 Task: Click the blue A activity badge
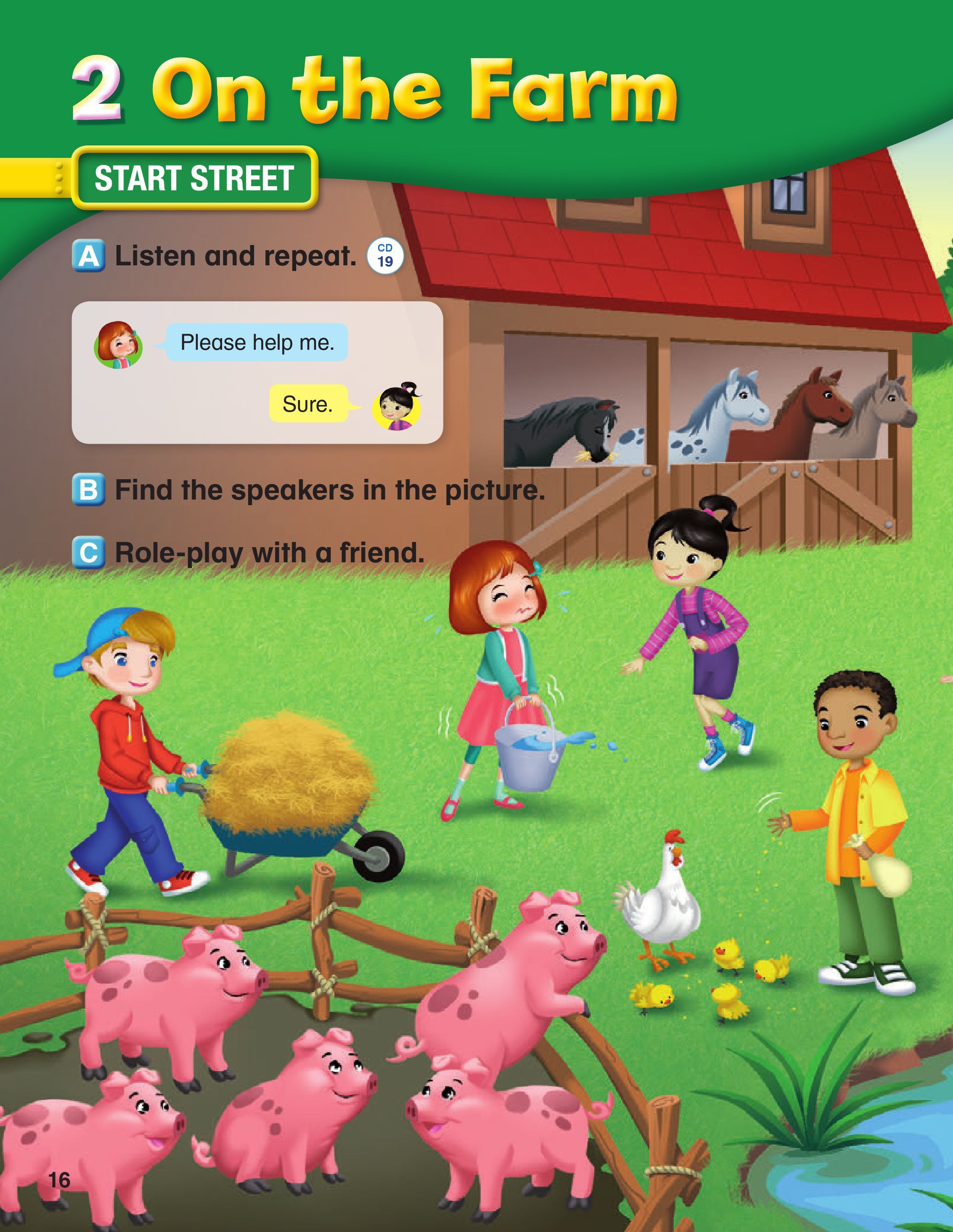coord(89,256)
